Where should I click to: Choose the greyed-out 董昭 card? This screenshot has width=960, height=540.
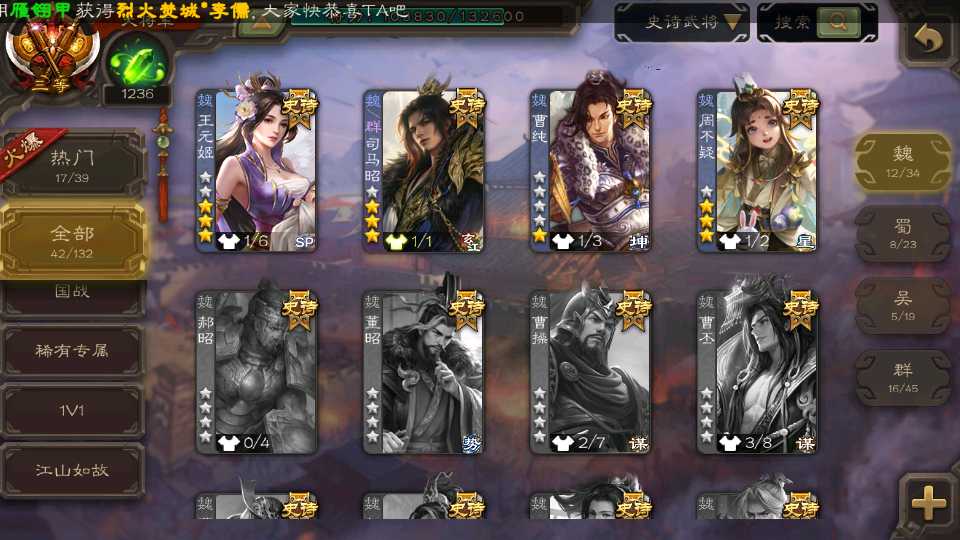tap(424, 372)
